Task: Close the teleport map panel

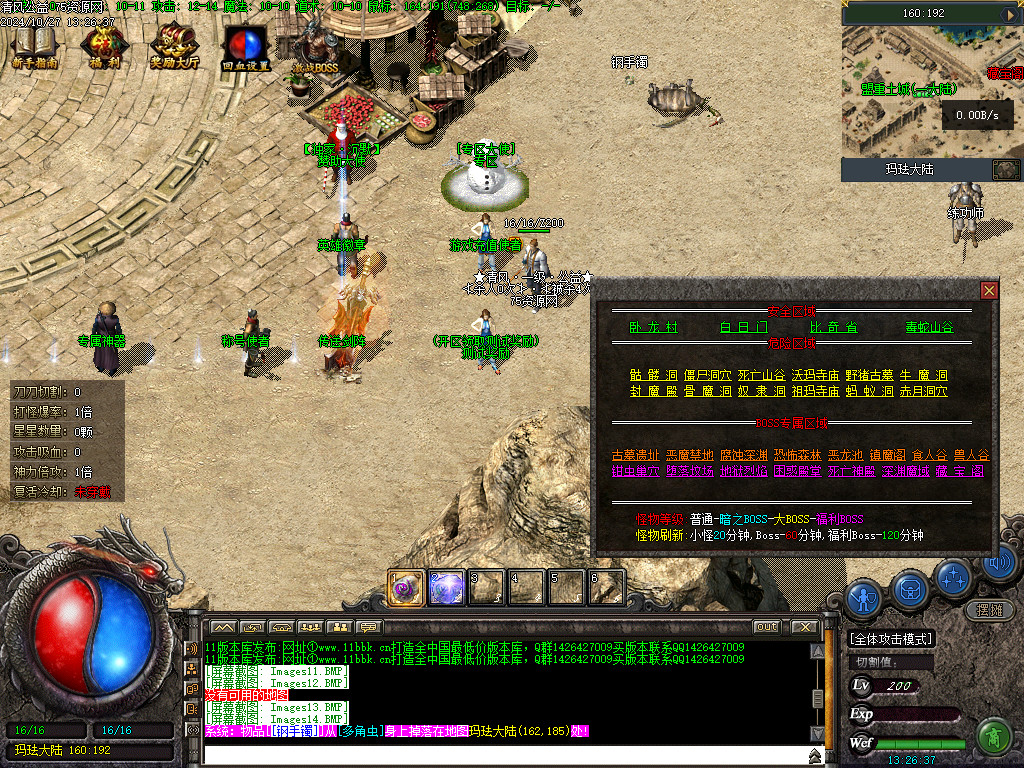Action: [989, 290]
